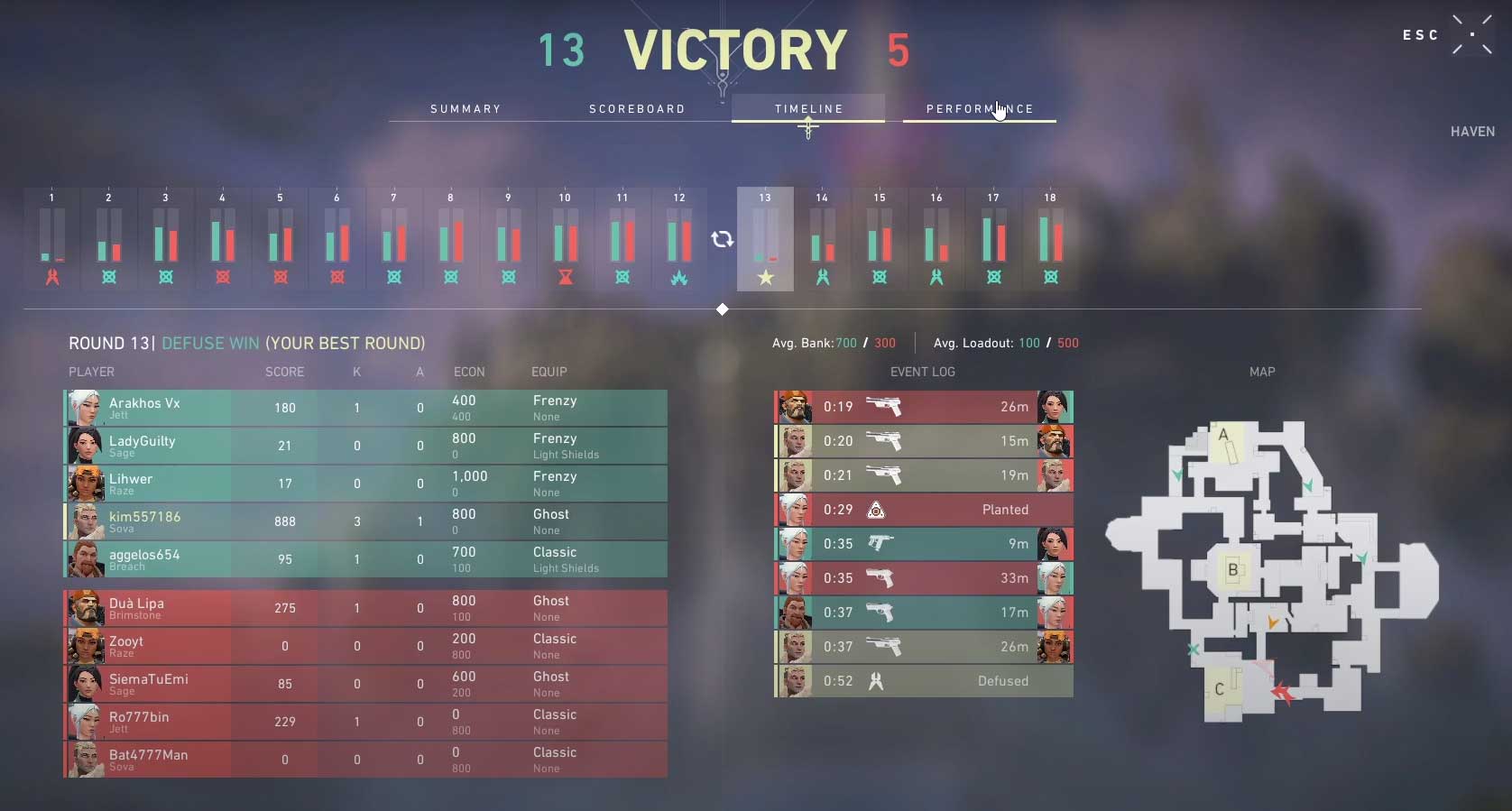Pick the Ro777bin Jett row

coord(365,722)
